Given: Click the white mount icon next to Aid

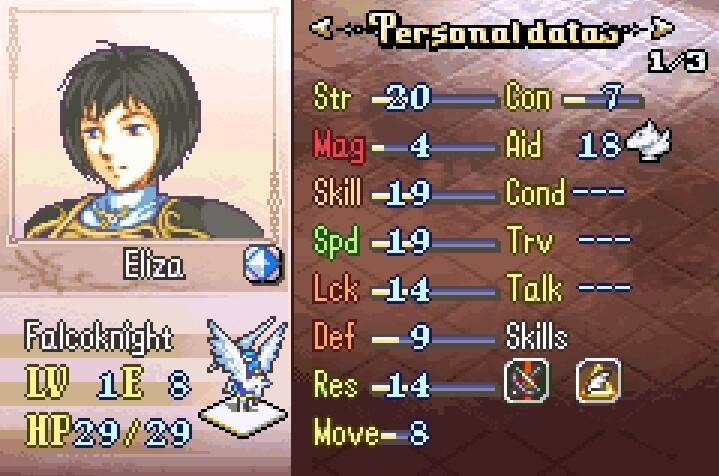Looking at the screenshot, I should tap(648, 145).
